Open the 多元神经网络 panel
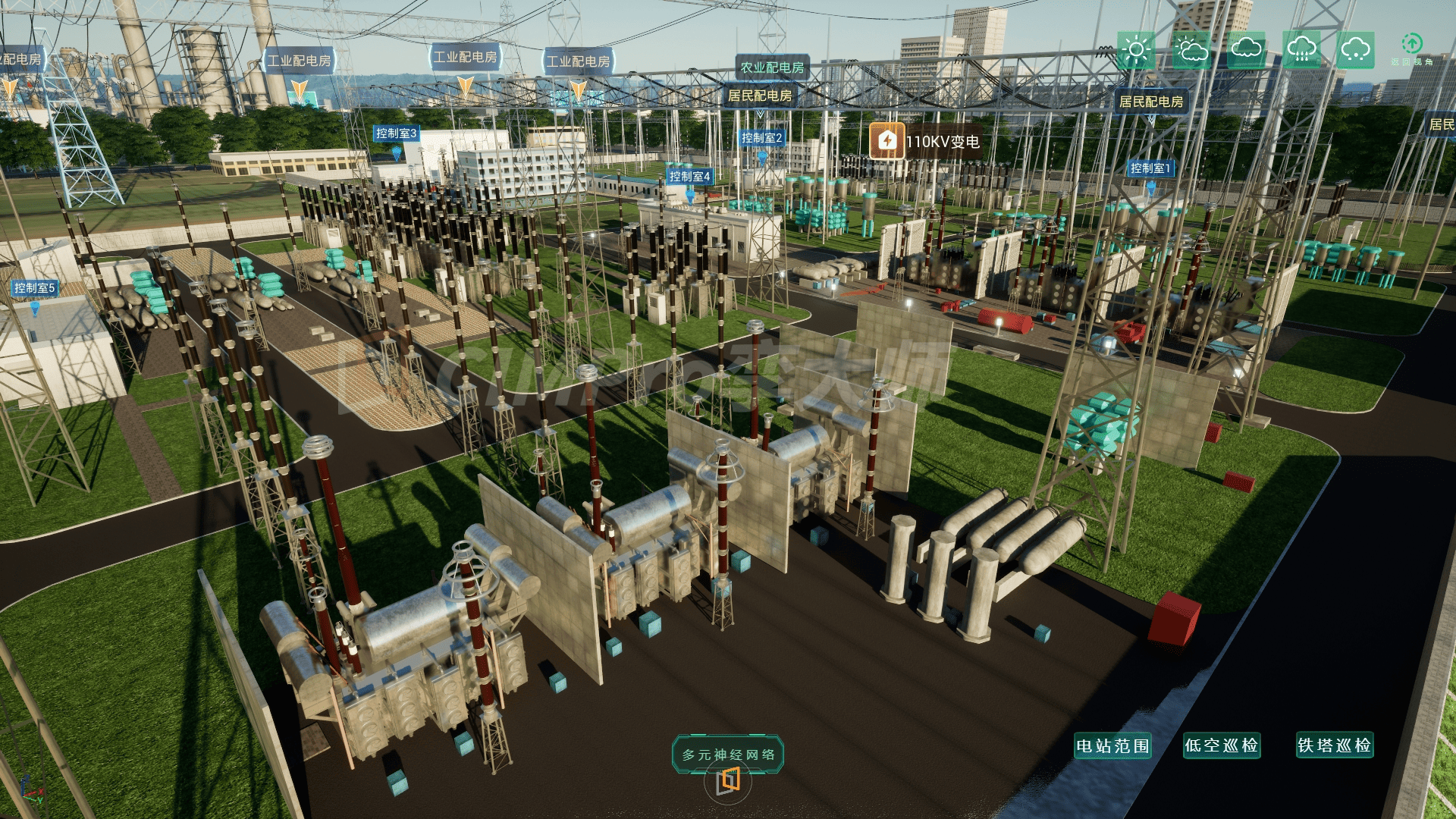Screen dimensions: 1456x819 [728, 755]
